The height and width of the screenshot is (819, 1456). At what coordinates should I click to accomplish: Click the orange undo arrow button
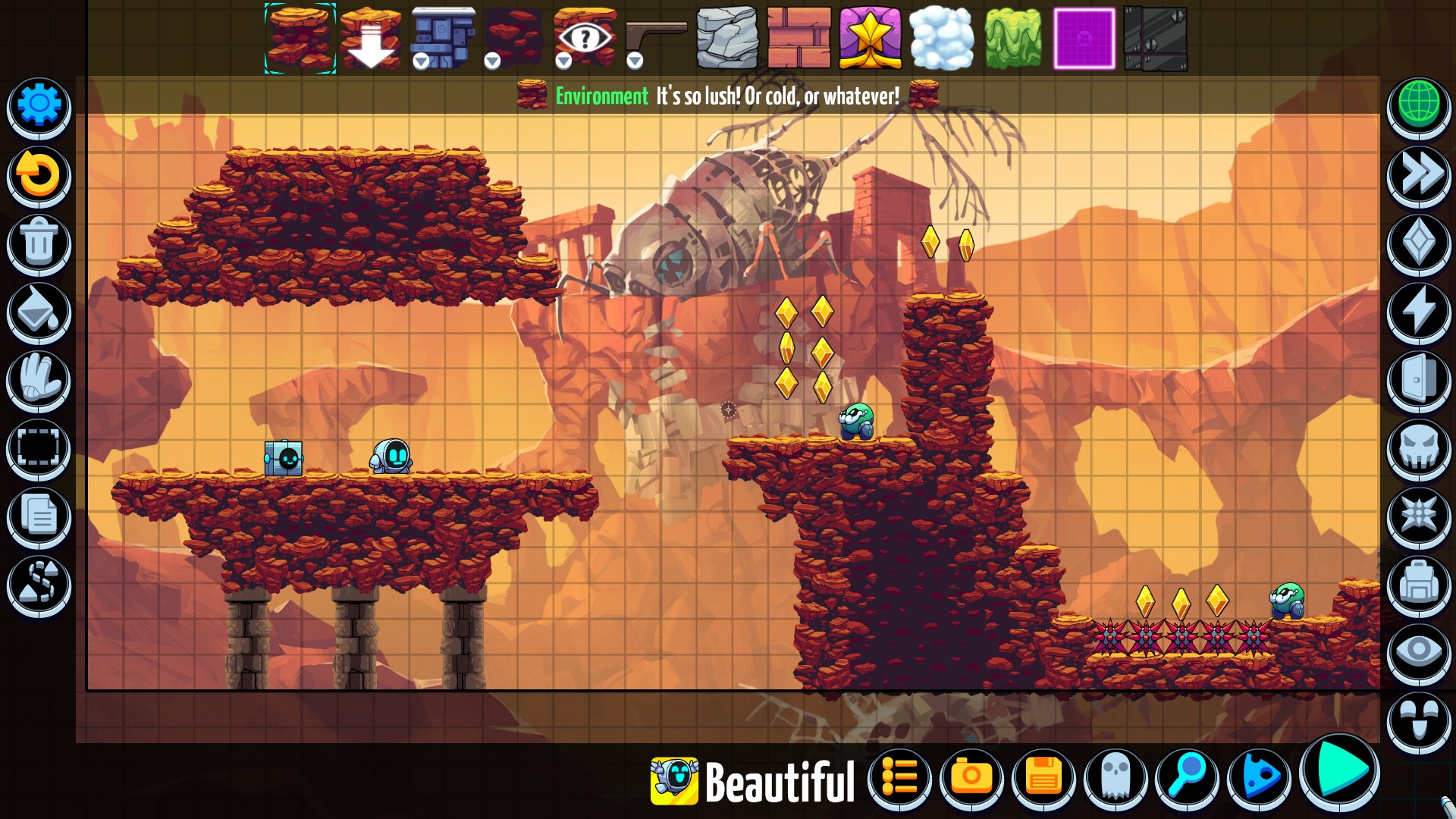[39, 174]
